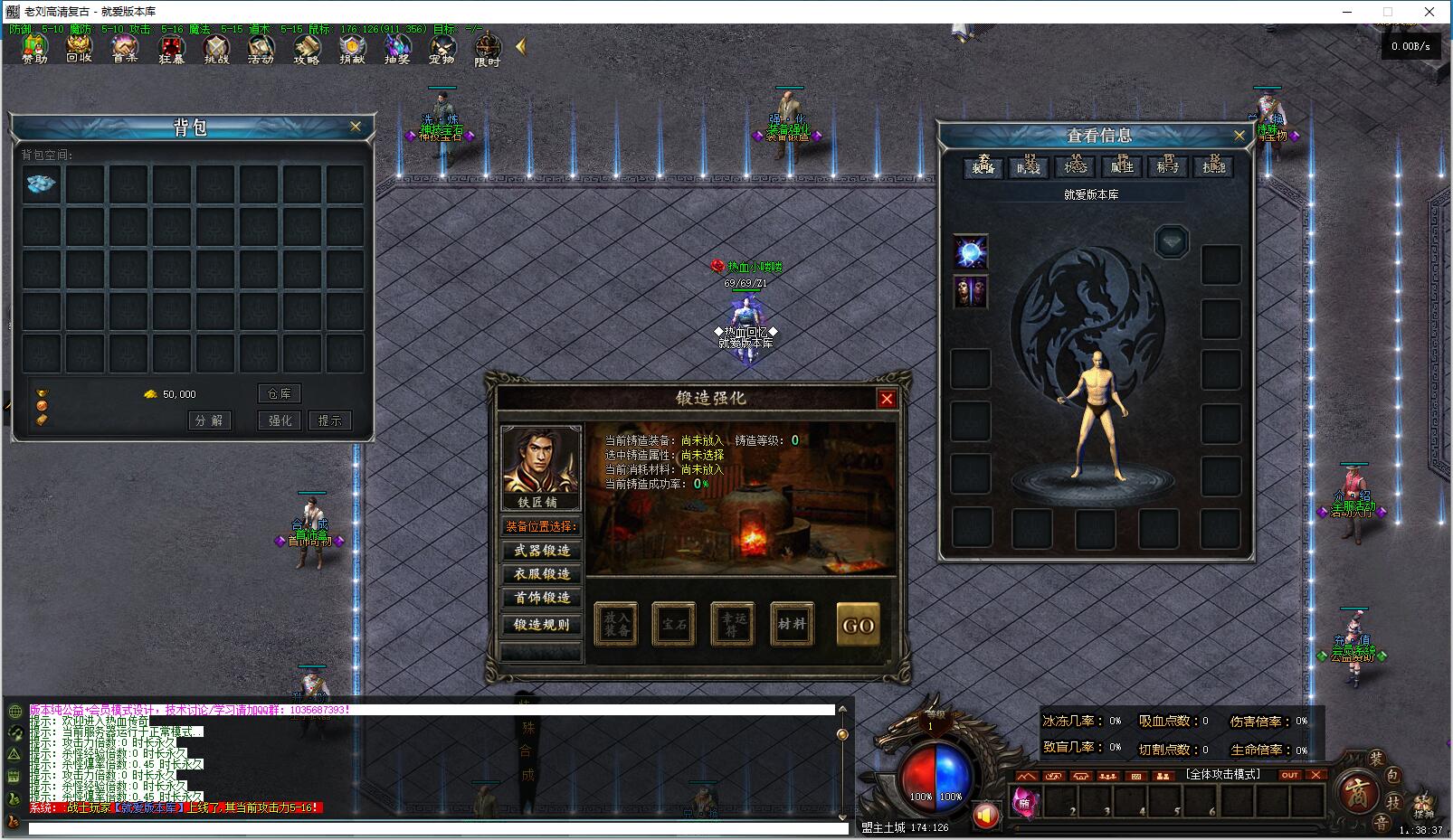Choose 武器锻造 weapon forging

click(542, 551)
